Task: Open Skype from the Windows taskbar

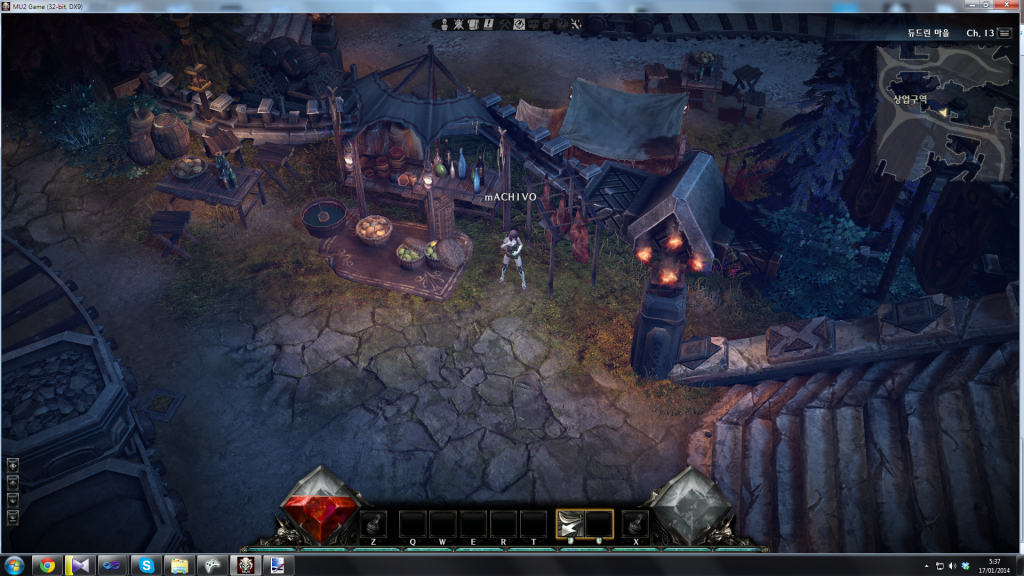Action: pos(146,565)
